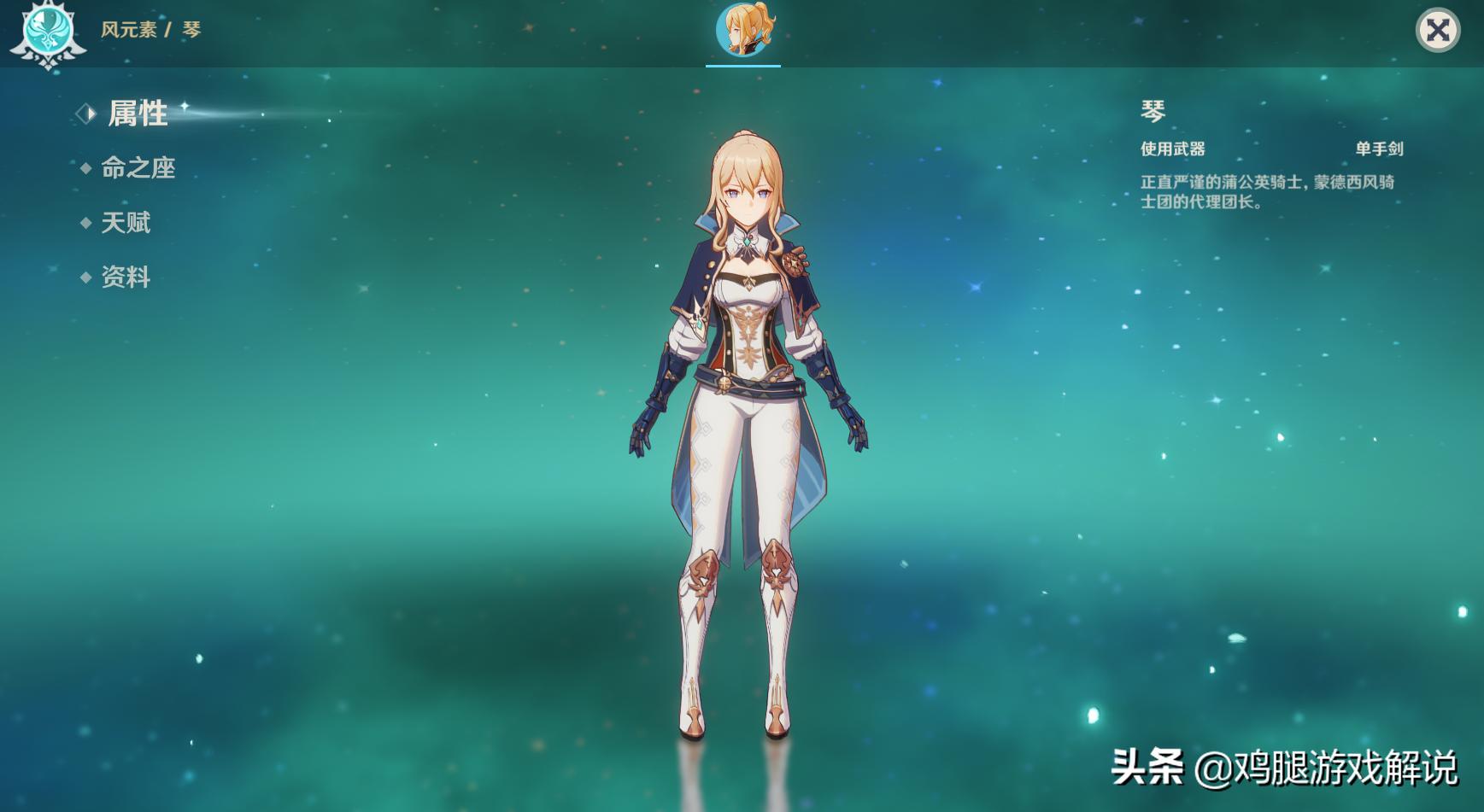Close the character screen with the X button
The image size is (1484, 812).
click(1437, 31)
